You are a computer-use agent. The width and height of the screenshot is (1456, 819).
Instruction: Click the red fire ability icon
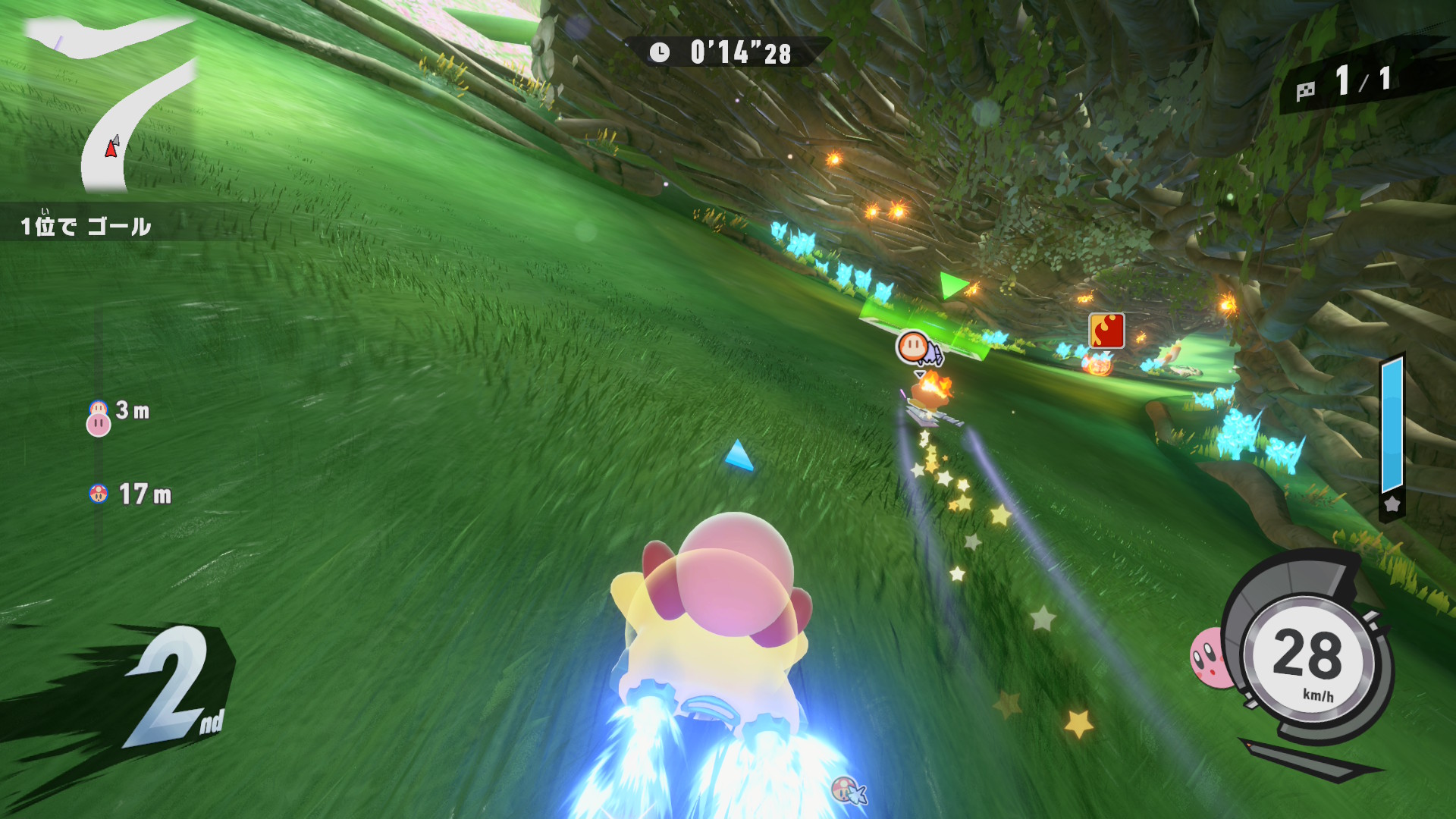tap(1106, 331)
